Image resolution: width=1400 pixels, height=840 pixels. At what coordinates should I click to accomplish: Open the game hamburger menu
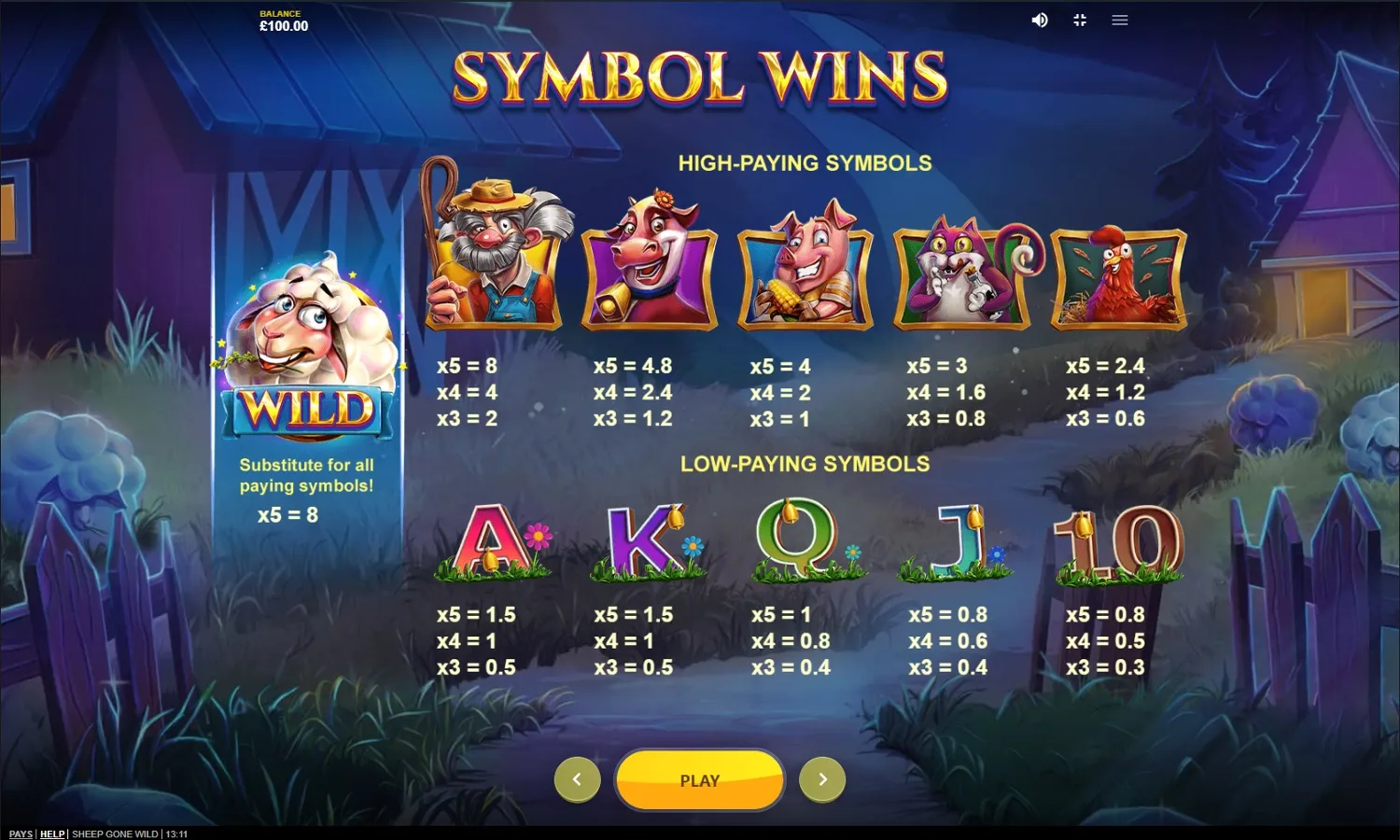(1119, 20)
